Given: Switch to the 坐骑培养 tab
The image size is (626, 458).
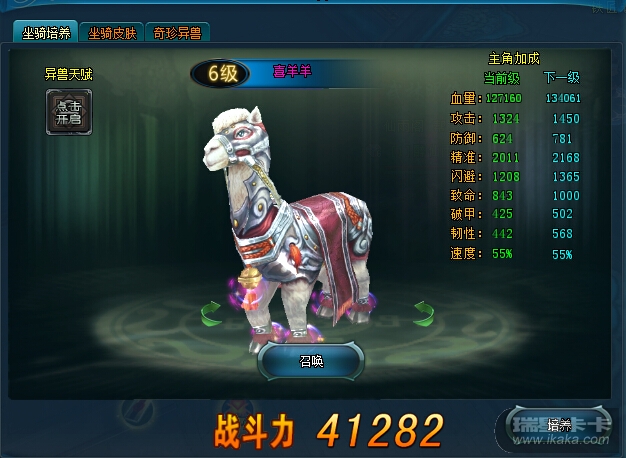Looking at the screenshot, I should pyautogui.click(x=45, y=33).
